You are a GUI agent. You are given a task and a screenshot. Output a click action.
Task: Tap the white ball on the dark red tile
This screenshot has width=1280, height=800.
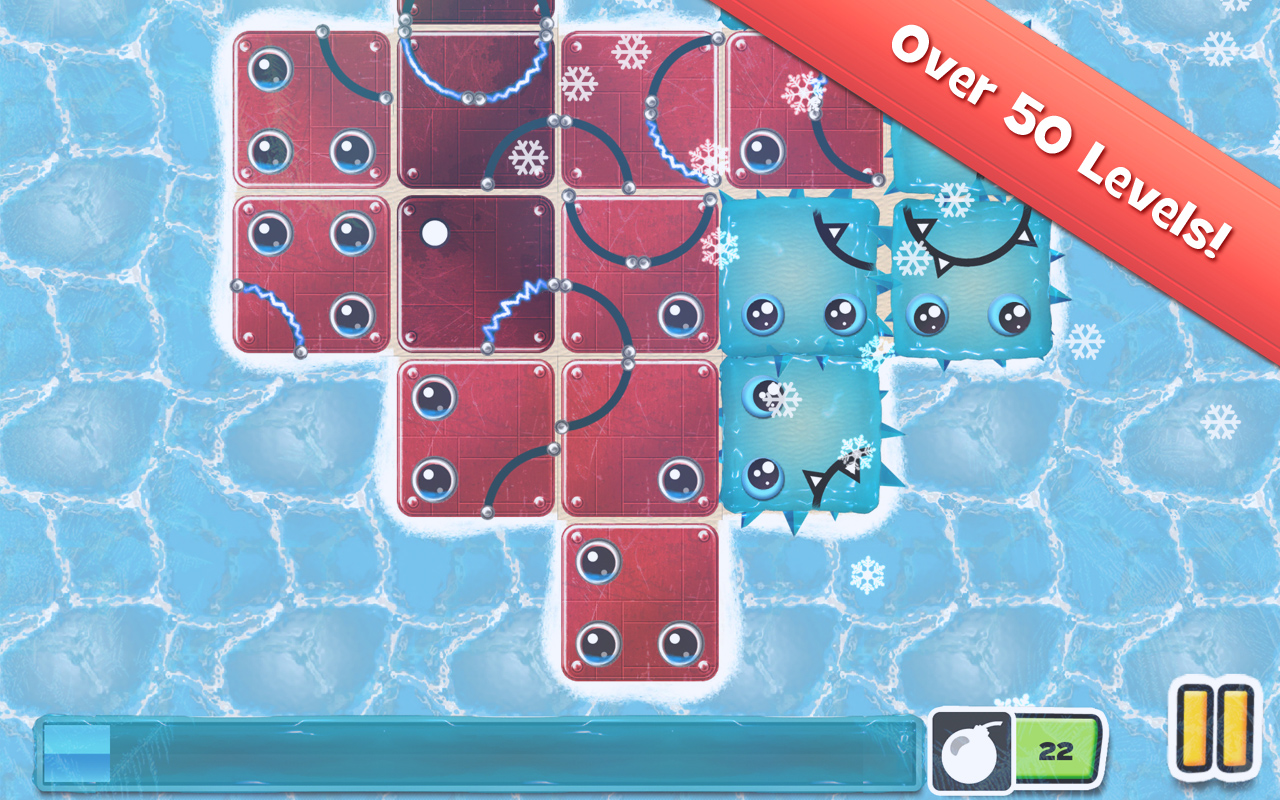[434, 234]
